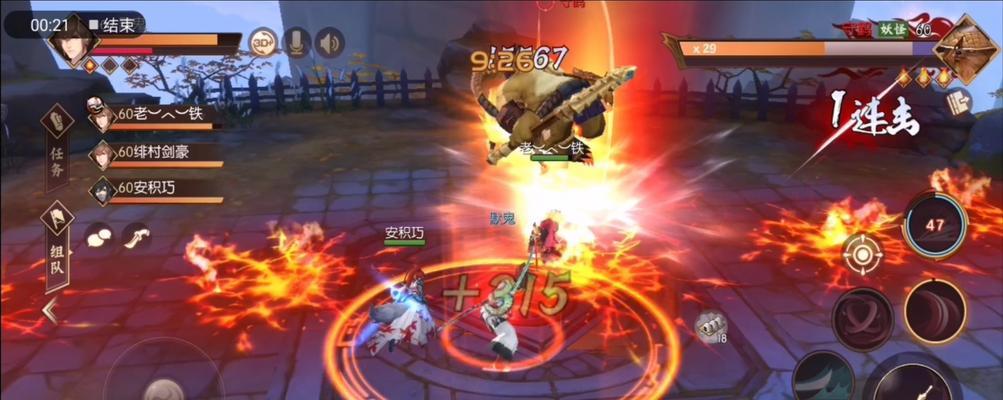Tap the crosshair target-lock button

[x=860, y=253]
